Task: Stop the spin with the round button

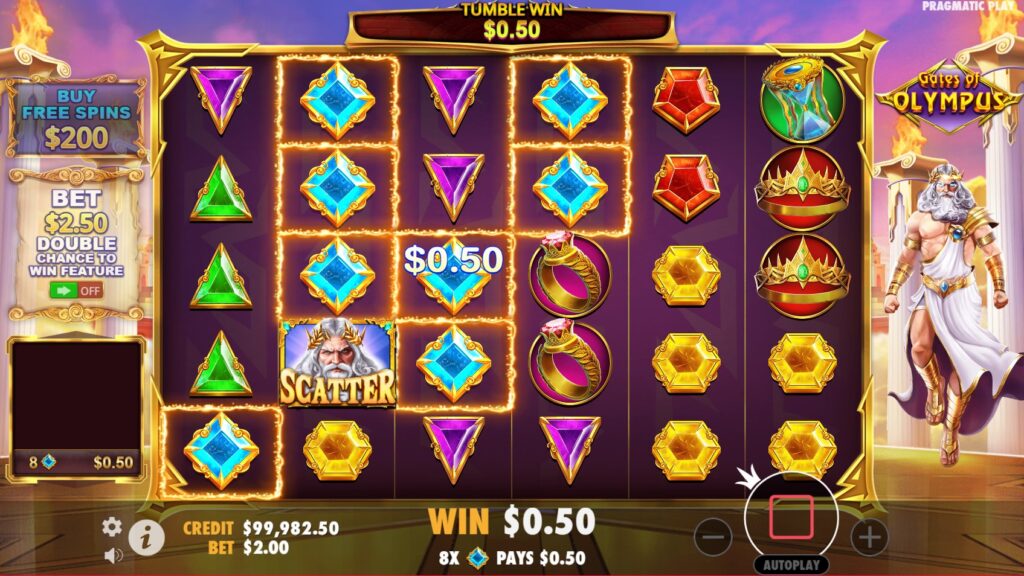Action: click(x=791, y=516)
